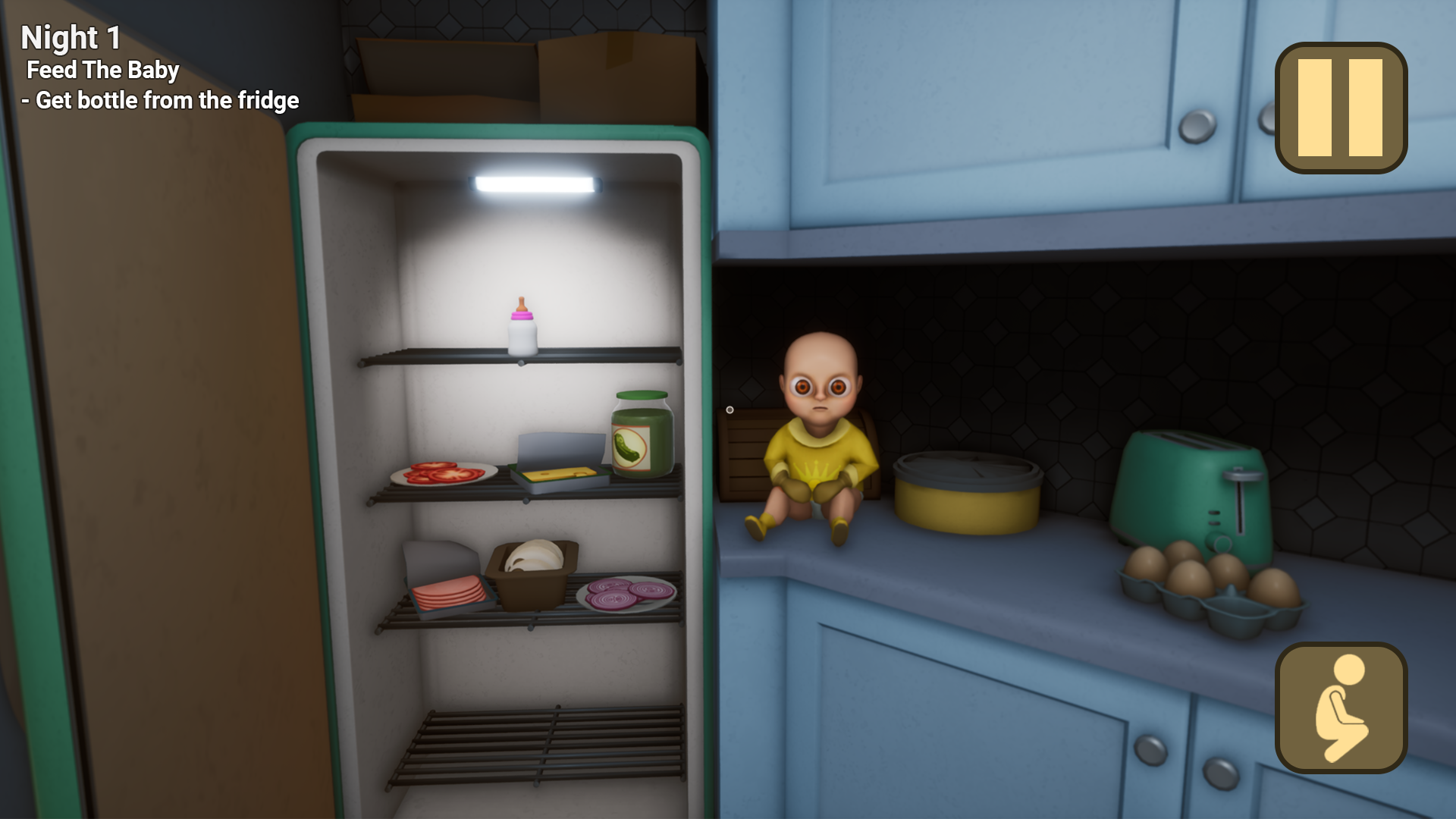Image resolution: width=1456 pixels, height=819 pixels.
Task: Click the Get bottle from the fridge instruction
Action: 162,99
